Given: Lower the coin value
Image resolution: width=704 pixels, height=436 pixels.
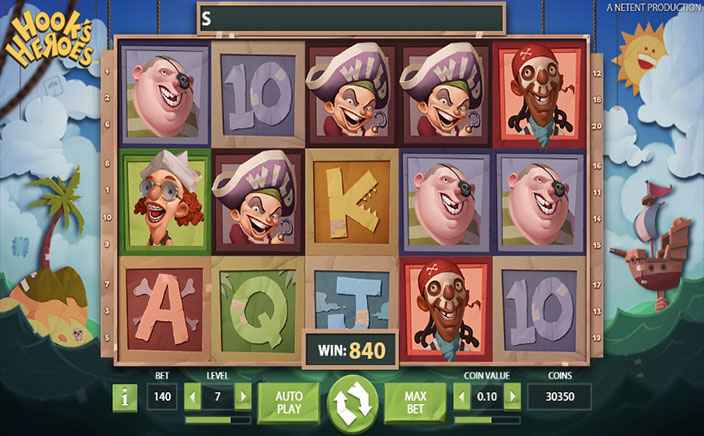Looking at the screenshot, I should tap(462, 397).
